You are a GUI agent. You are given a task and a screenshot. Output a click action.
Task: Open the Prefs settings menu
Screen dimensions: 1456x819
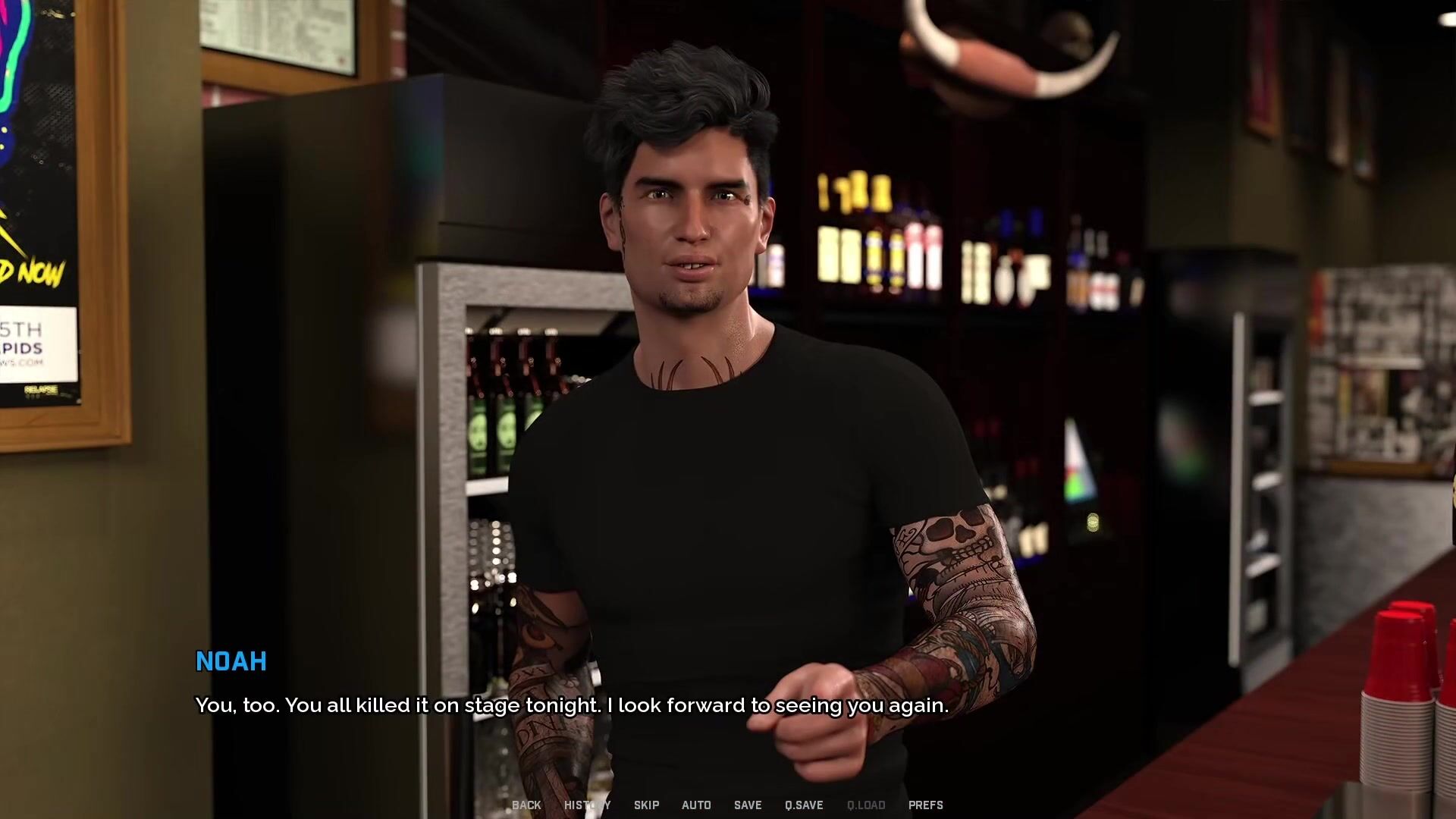pos(926,805)
